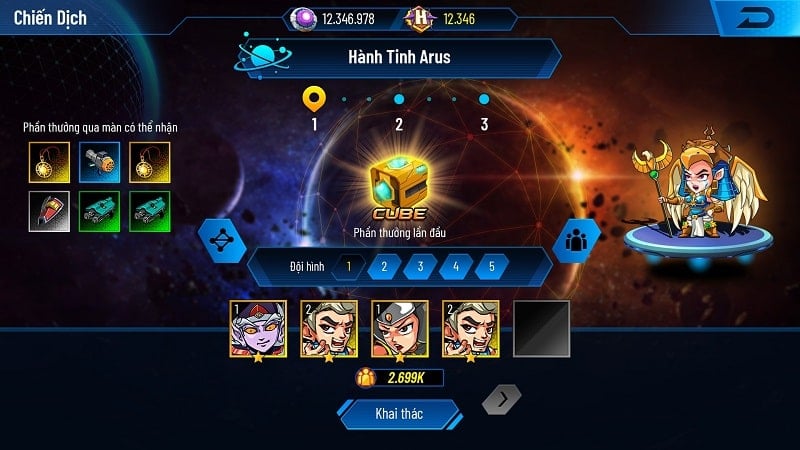Switch to formation 3
The image size is (800, 450).
(420, 267)
